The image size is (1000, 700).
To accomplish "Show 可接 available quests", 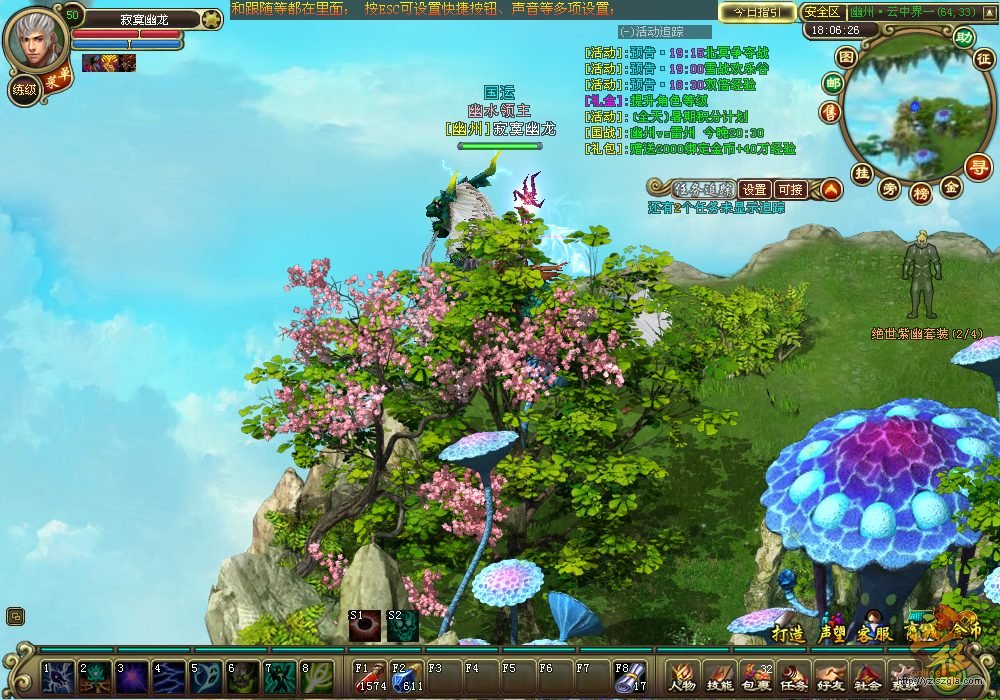I will [x=790, y=189].
